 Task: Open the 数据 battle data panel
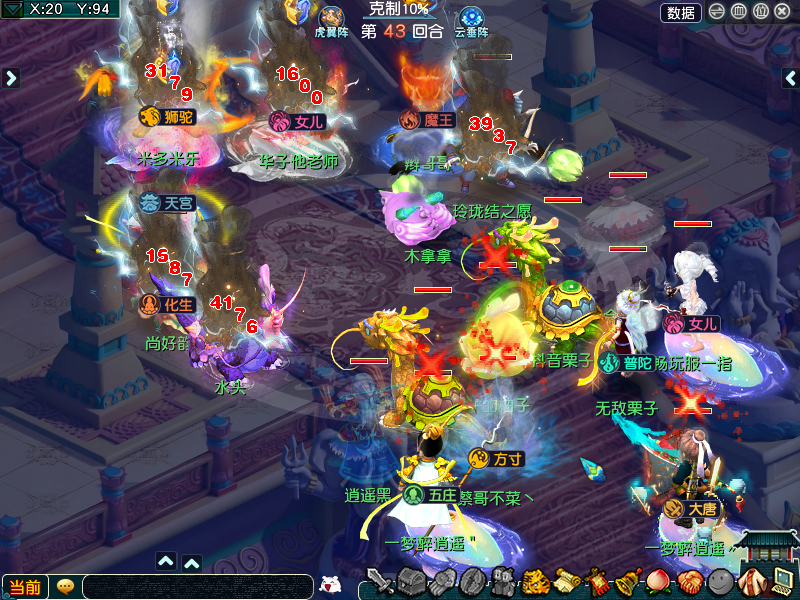(681, 12)
